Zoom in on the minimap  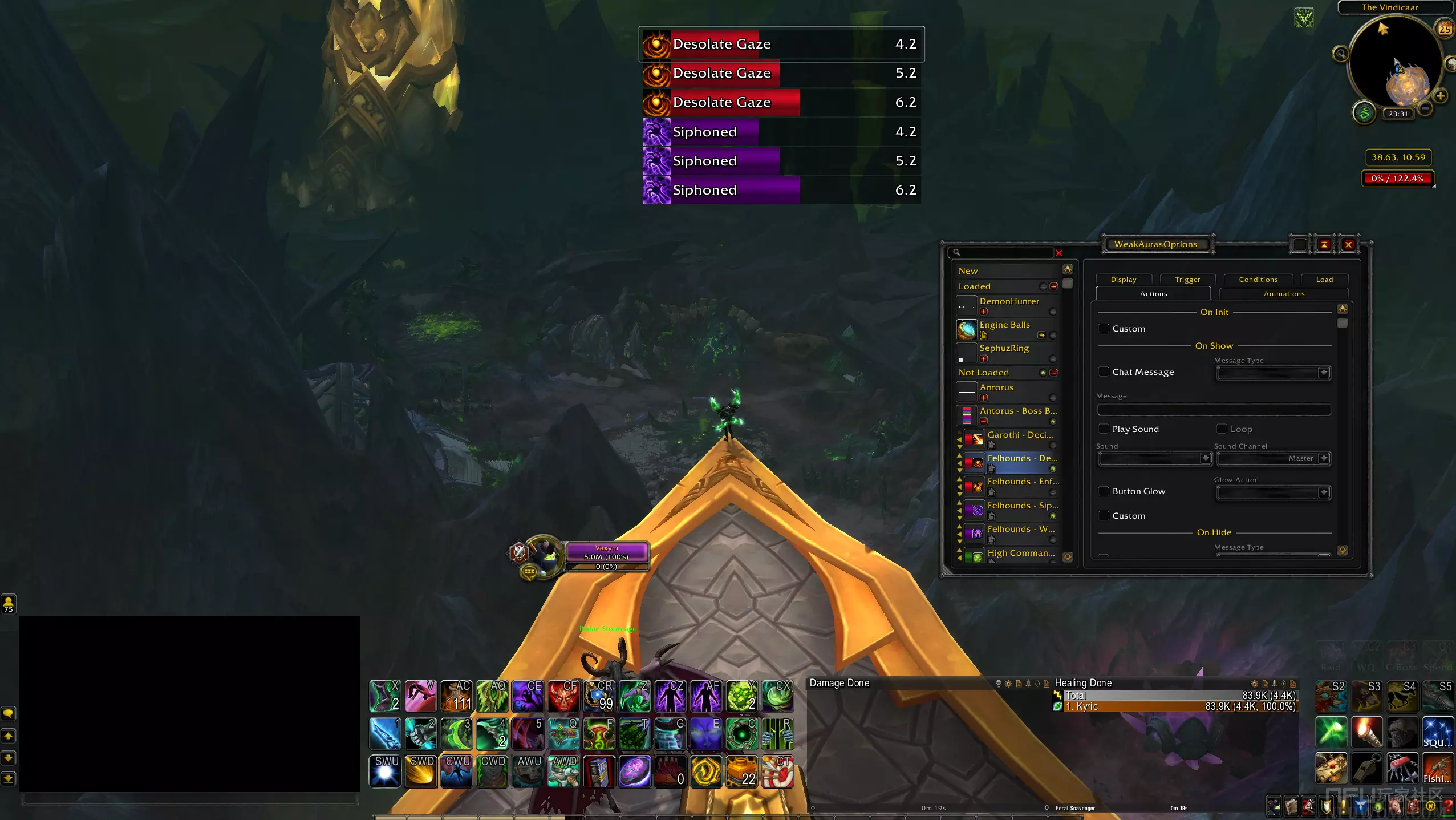pyautogui.click(x=1441, y=96)
